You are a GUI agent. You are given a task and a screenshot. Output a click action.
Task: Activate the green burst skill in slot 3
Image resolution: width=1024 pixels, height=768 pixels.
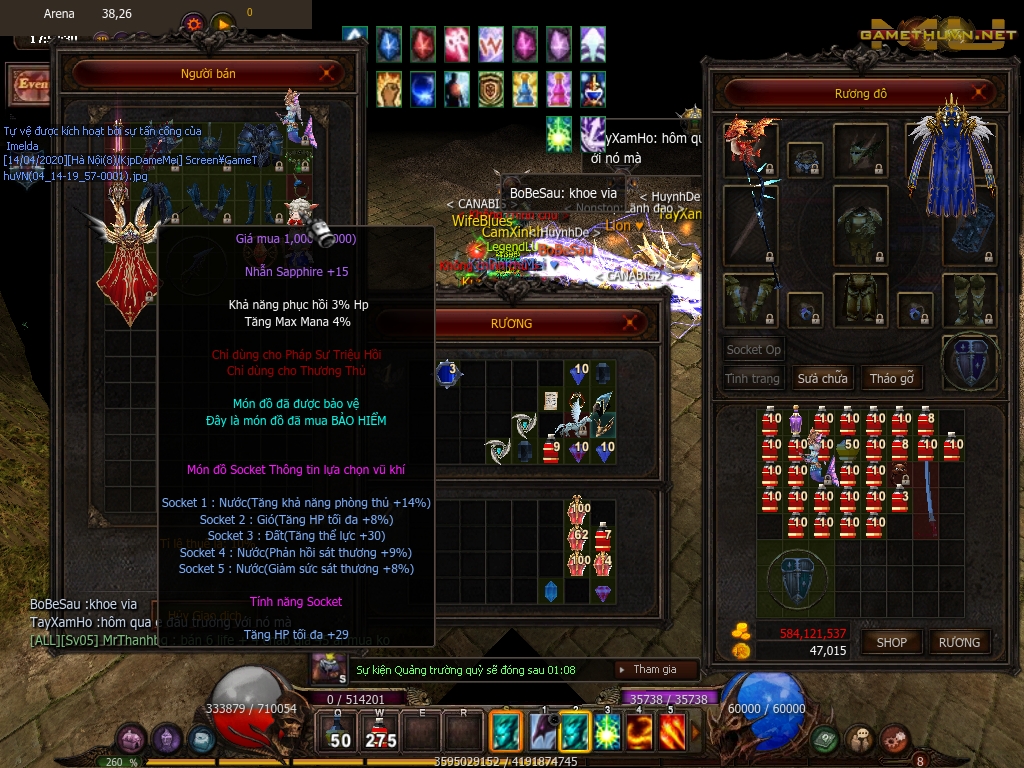point(607,731)
